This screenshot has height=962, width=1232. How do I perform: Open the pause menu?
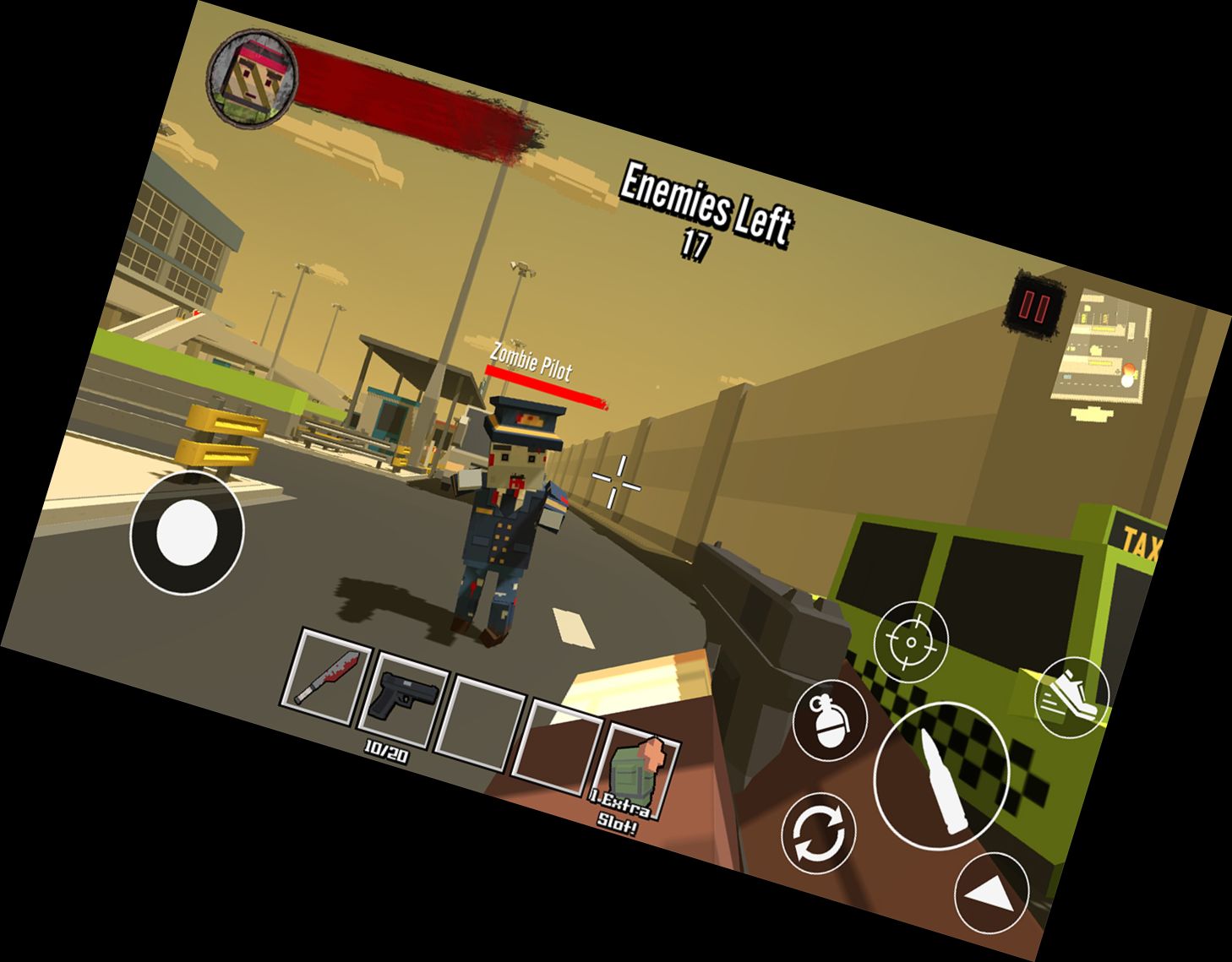pyautogui.click(x=1033, y=306)
